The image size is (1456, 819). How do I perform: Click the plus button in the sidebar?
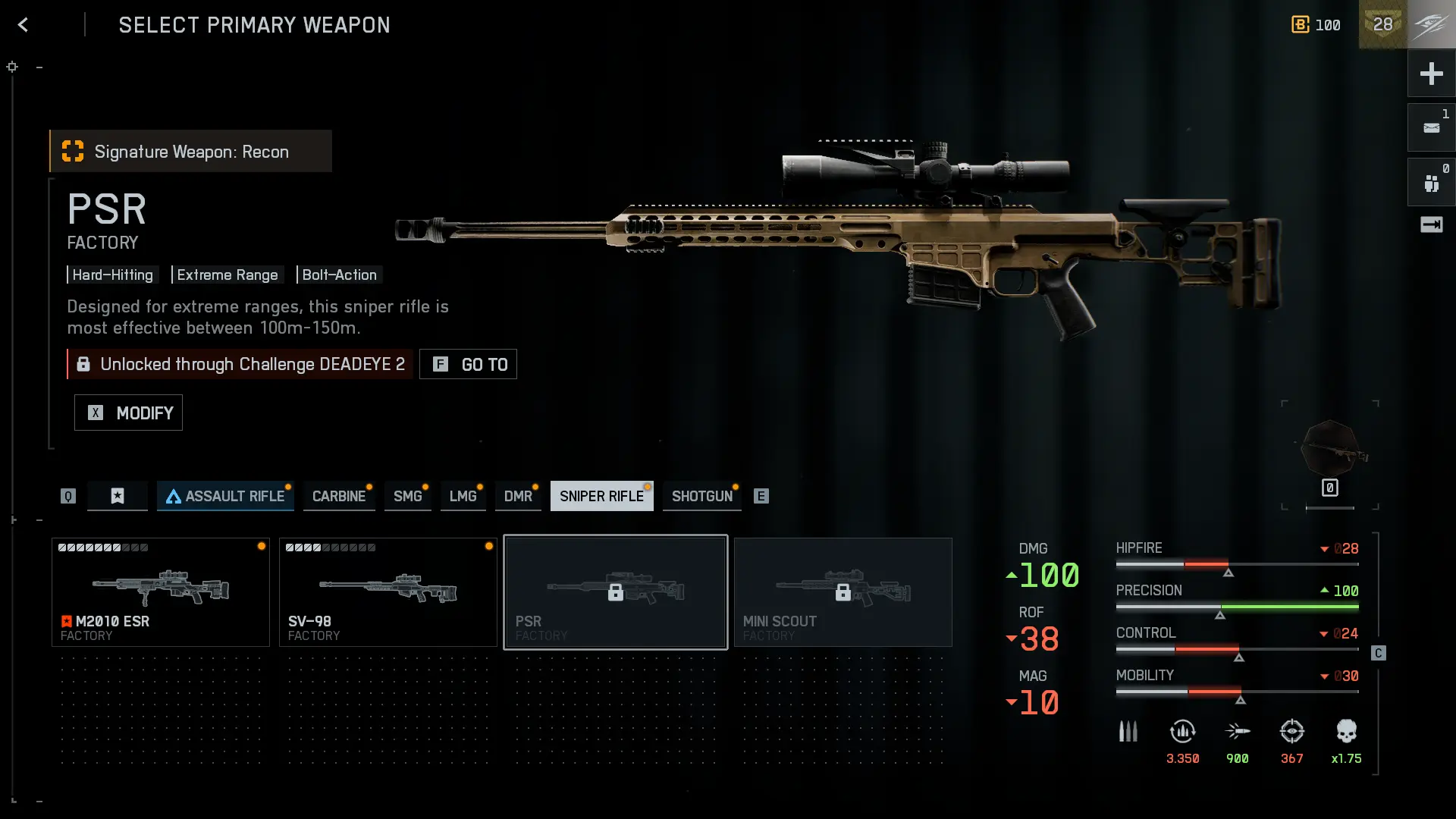[x=1431, y=74]
